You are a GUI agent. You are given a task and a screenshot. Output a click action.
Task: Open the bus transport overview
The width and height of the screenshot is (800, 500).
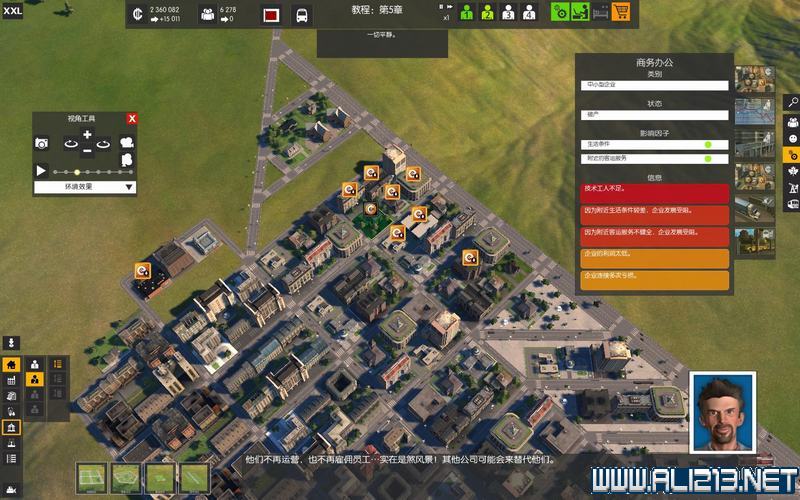click(x=301, y=14)
